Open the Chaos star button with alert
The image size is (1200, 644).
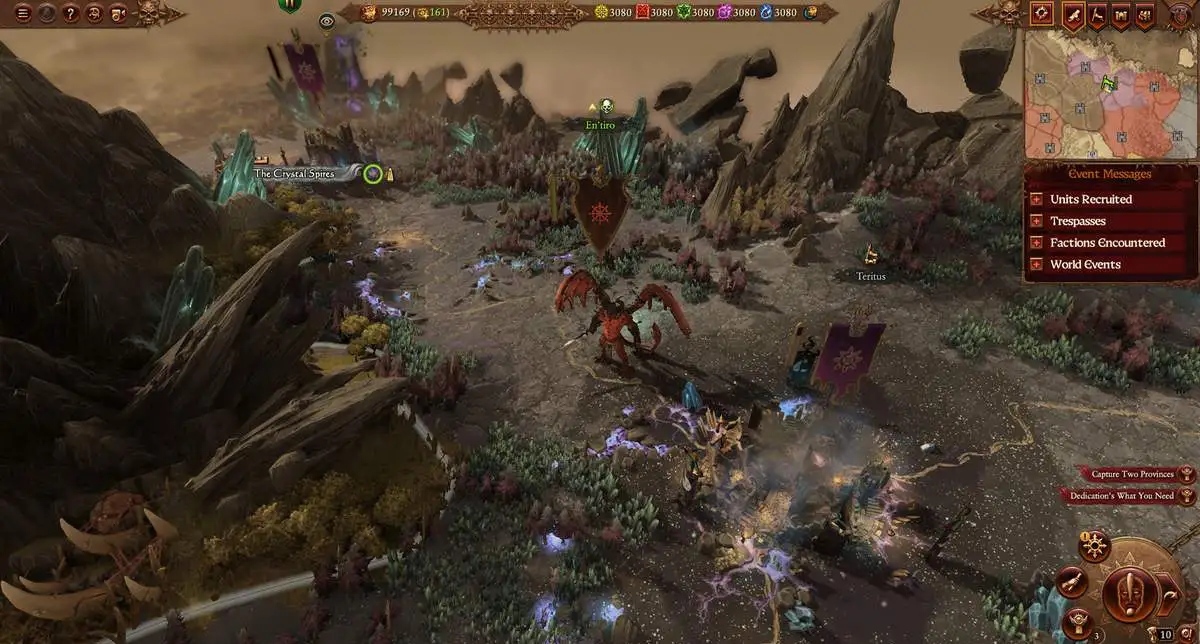(x=1096, y=547)
